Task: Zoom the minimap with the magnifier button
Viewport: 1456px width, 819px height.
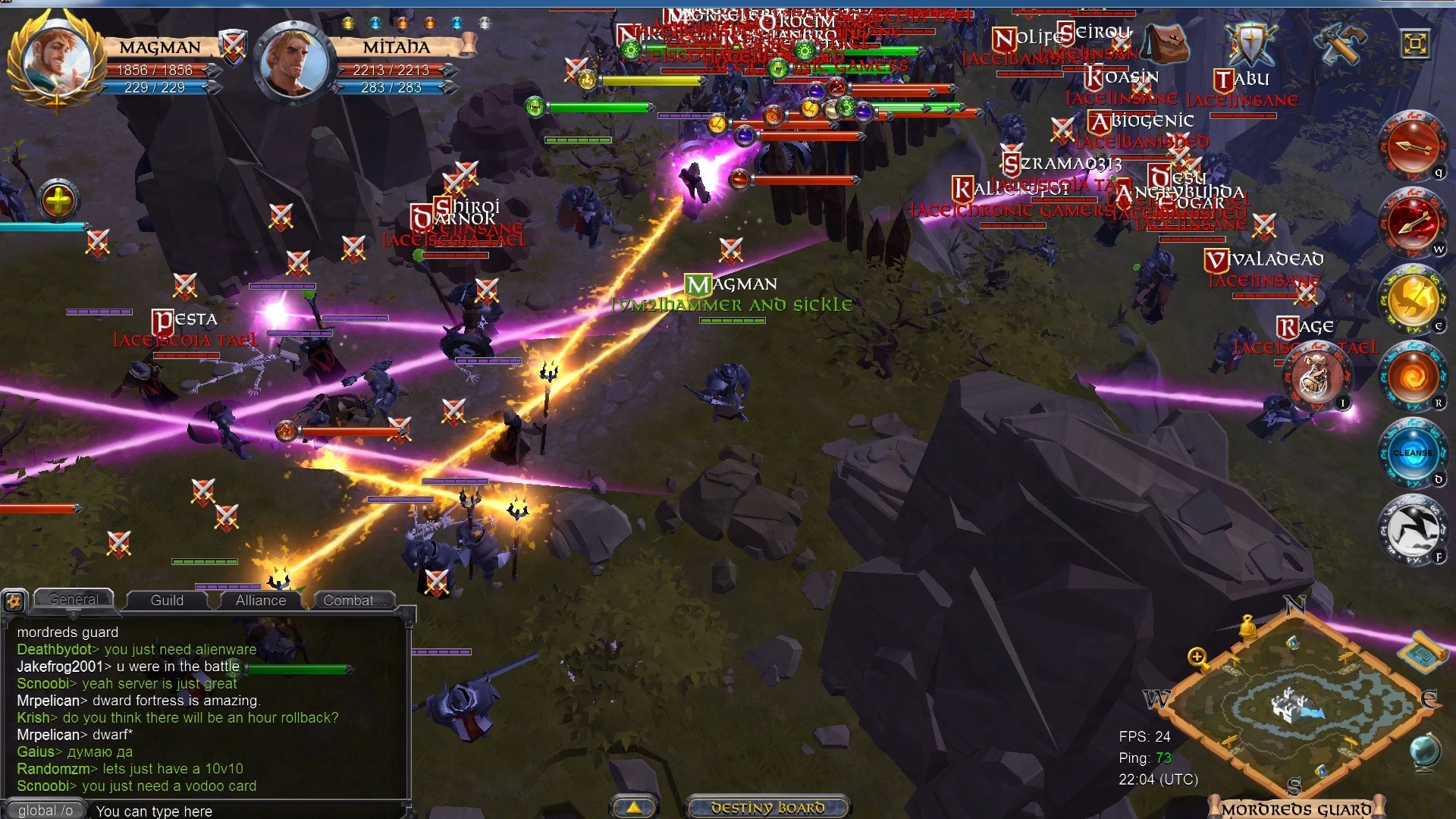Action: pyautogui.click(x=1198, y=658)
